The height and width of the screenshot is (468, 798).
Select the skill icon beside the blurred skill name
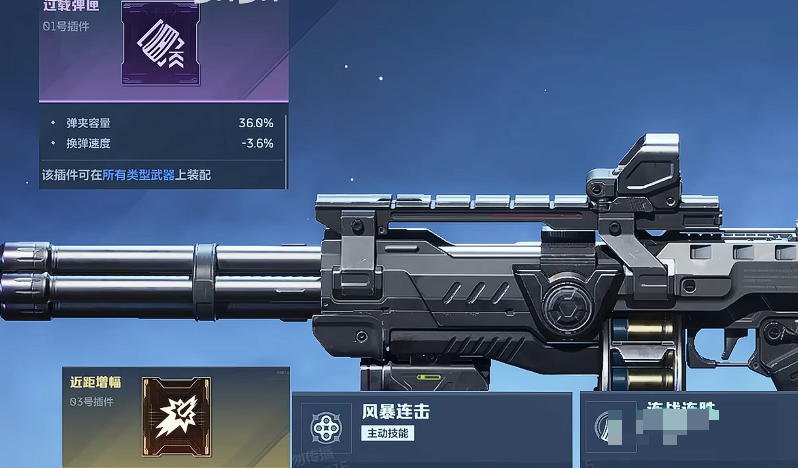607,428
